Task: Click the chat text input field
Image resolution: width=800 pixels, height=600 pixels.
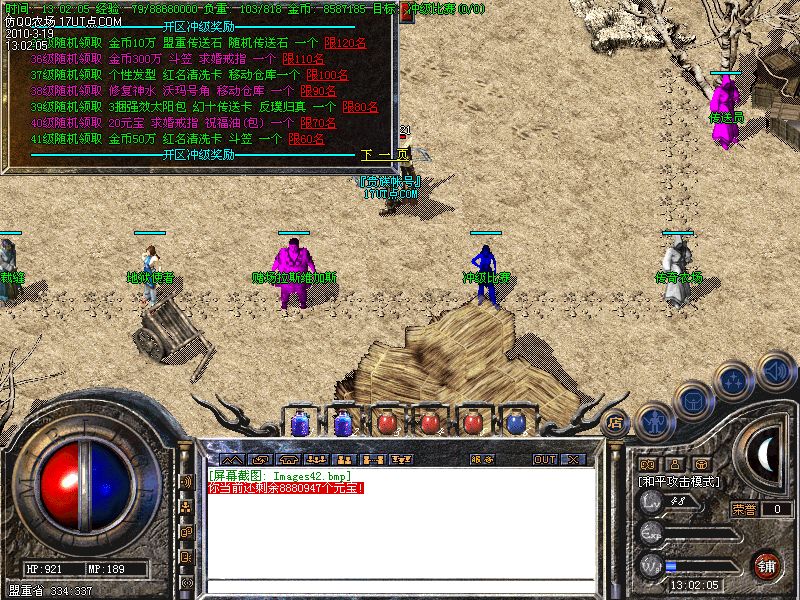Action: tap(400, 588)
